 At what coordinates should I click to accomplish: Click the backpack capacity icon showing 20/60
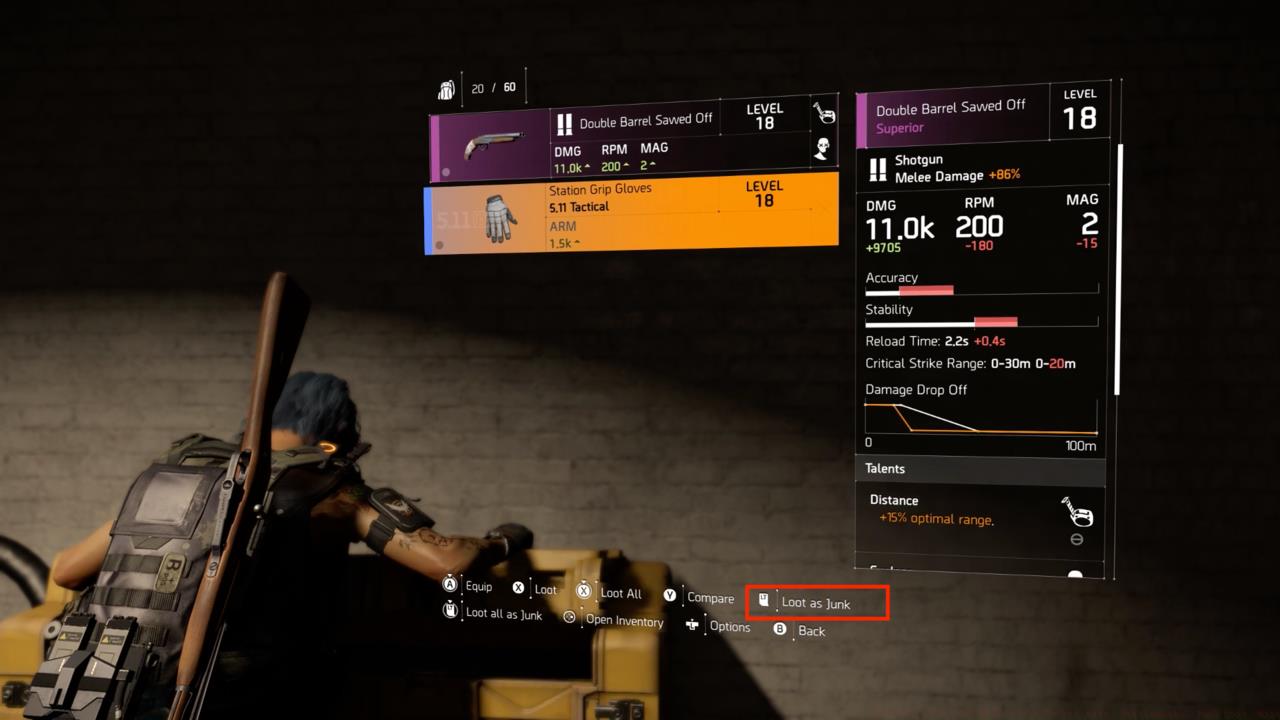pyautogui.click(x=447, y=87)
